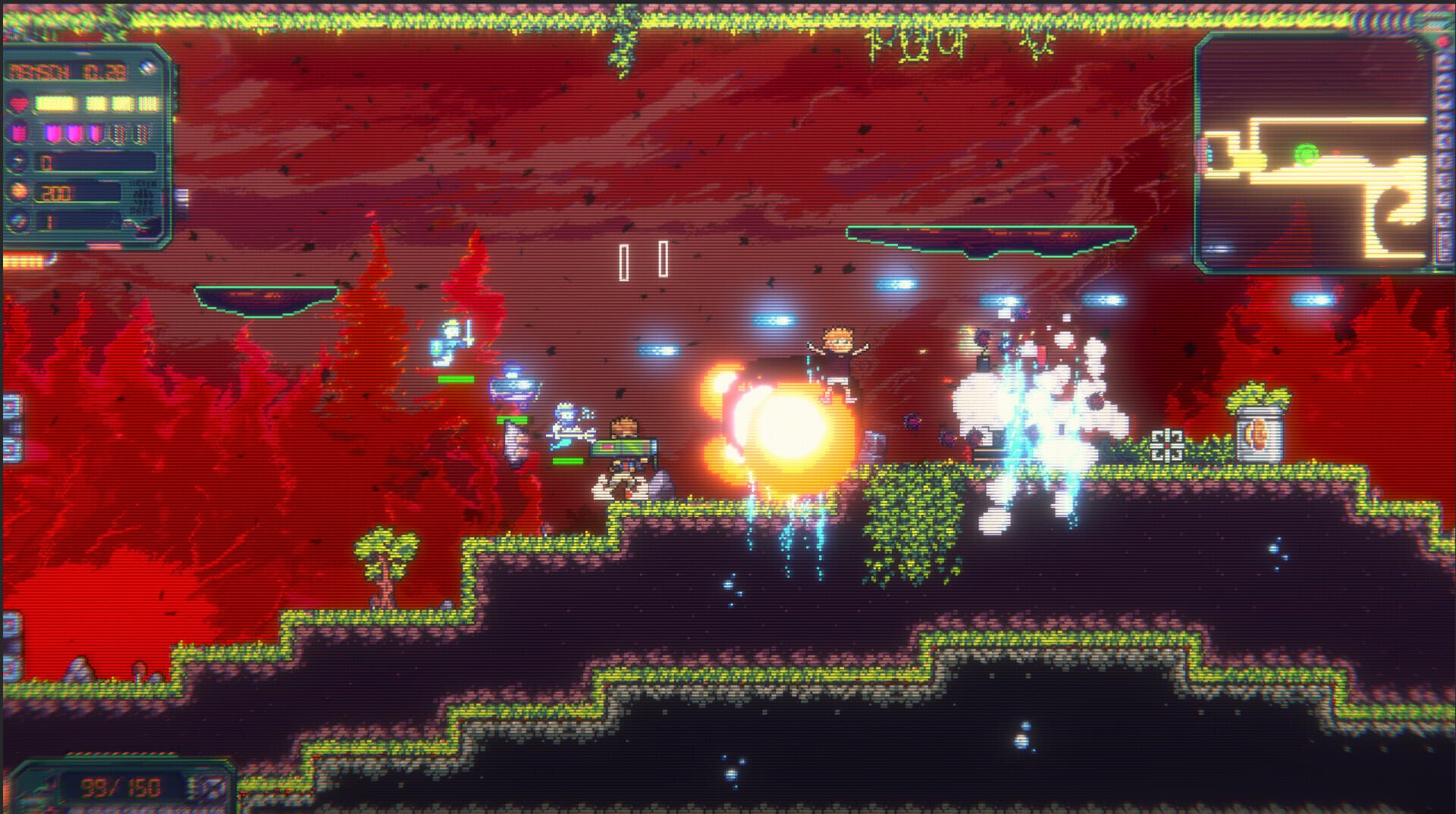
Task: Click the heart health icon on the HUD
Action: [17, 104]
